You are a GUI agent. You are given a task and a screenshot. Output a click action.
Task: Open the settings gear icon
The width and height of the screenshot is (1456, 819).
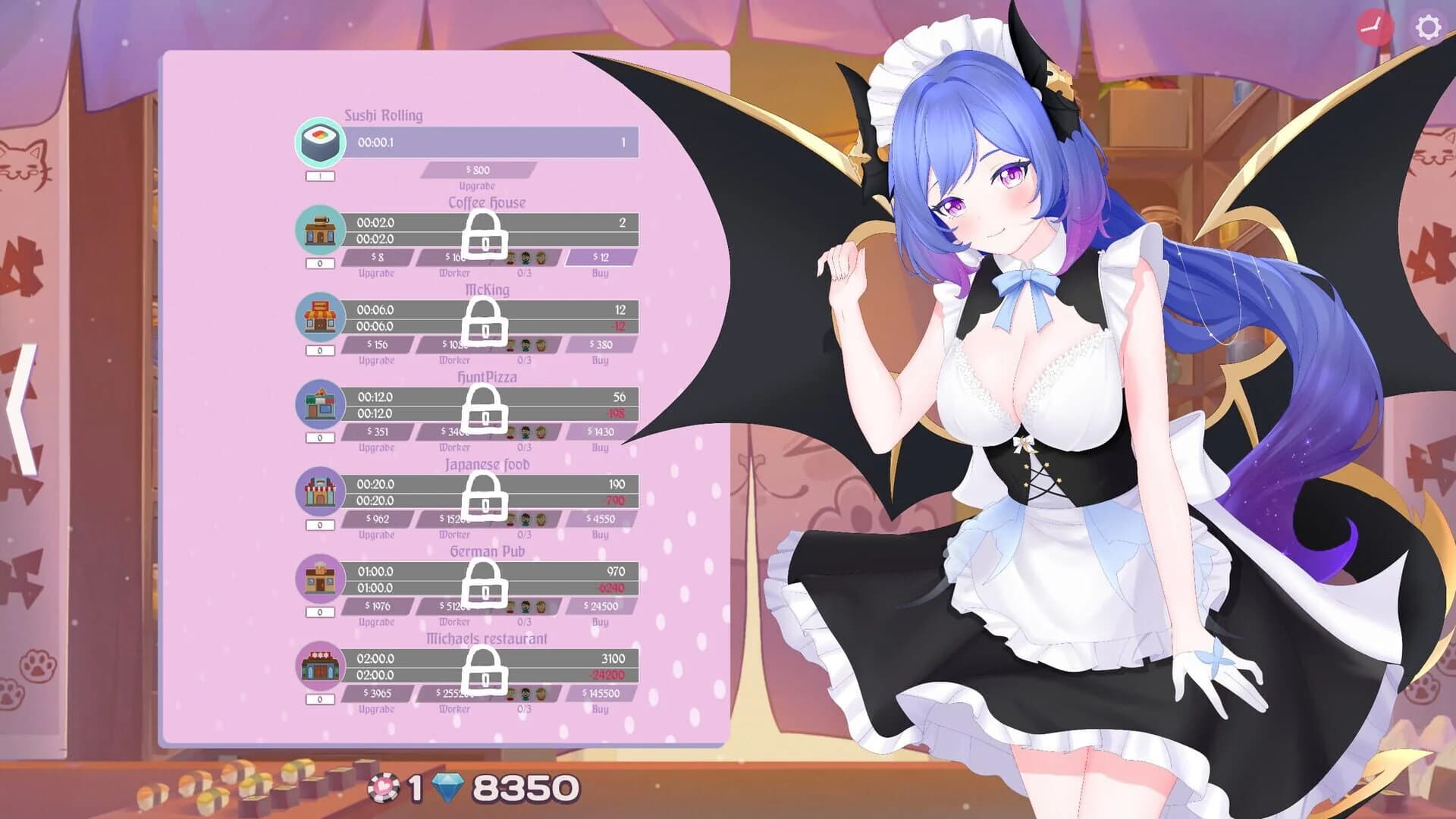[x=1429, y=28]
